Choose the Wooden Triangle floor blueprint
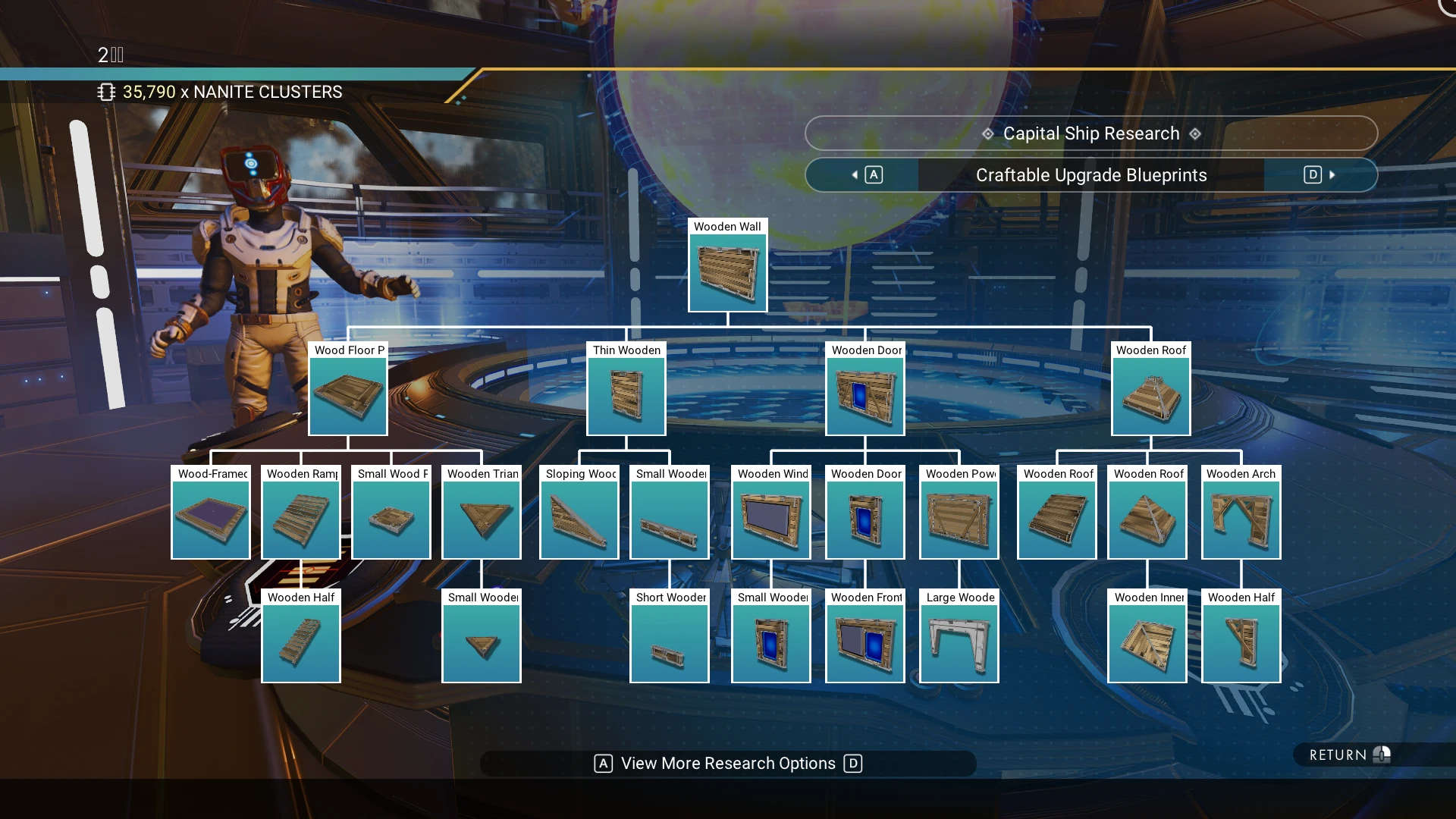1456x819 pixels. point(482,519)
